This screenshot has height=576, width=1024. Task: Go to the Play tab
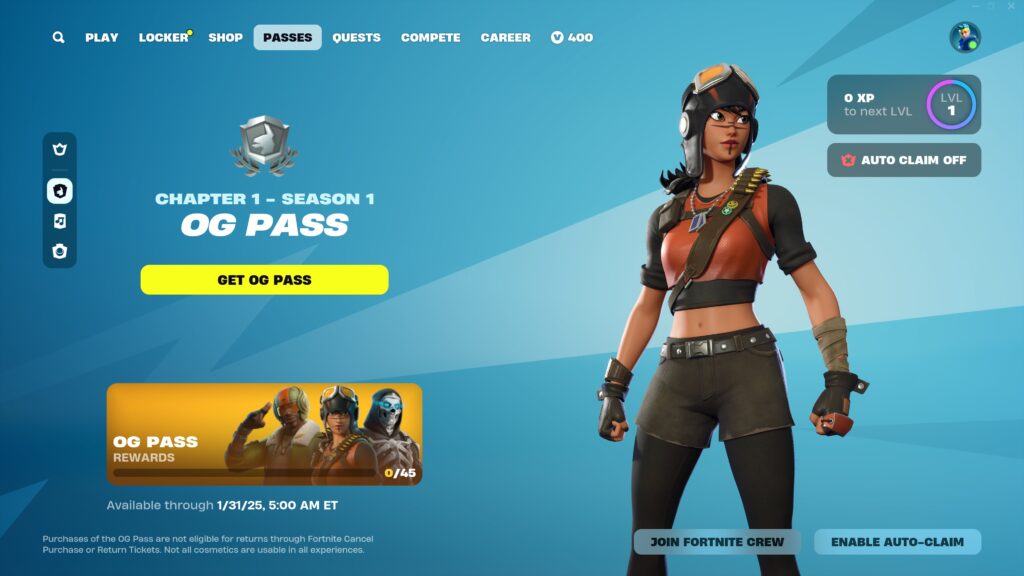(101, 38)
